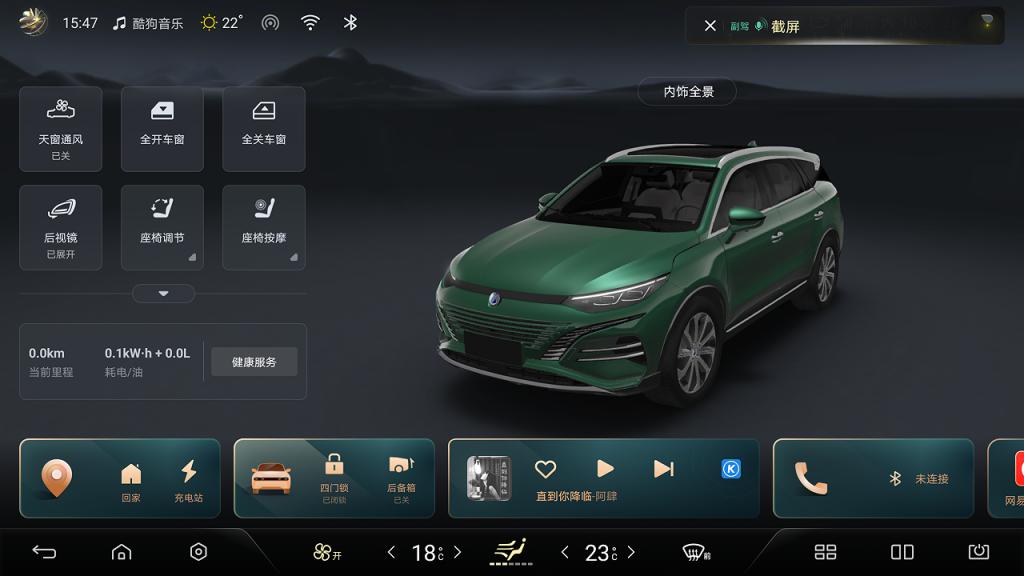The height and width of the screenshot is (576, 1024).
Task: Open the 健康服务 health service button
Action: coord(254,362)
